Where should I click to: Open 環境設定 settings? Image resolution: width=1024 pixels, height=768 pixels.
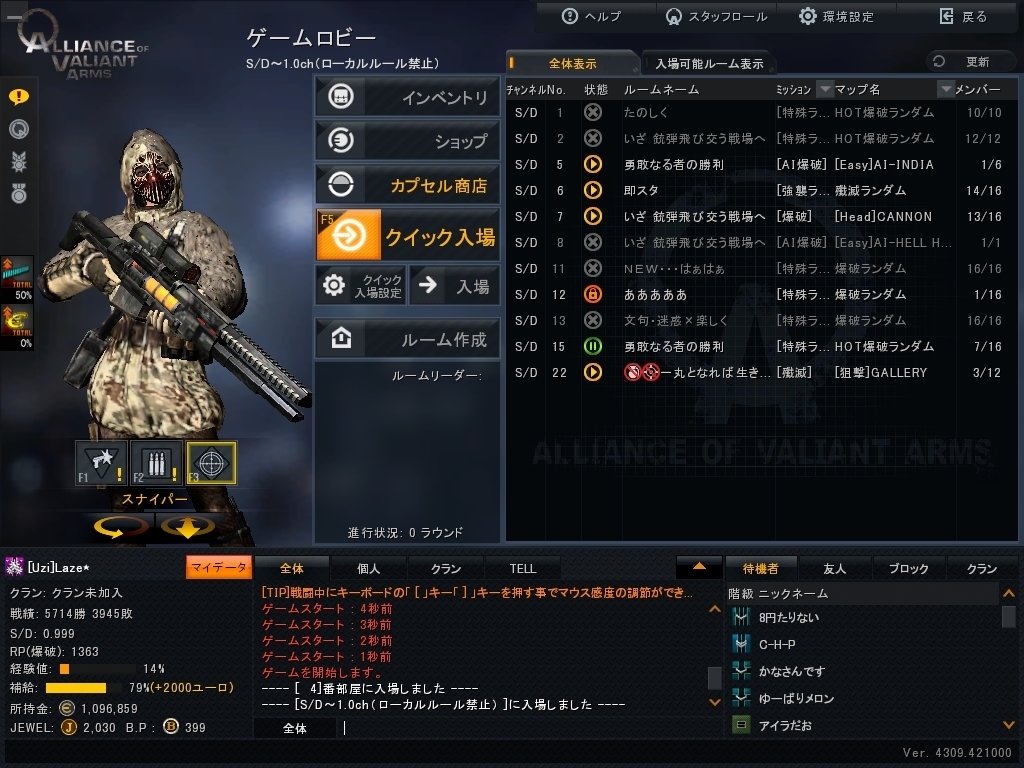[x=836, y=16]
